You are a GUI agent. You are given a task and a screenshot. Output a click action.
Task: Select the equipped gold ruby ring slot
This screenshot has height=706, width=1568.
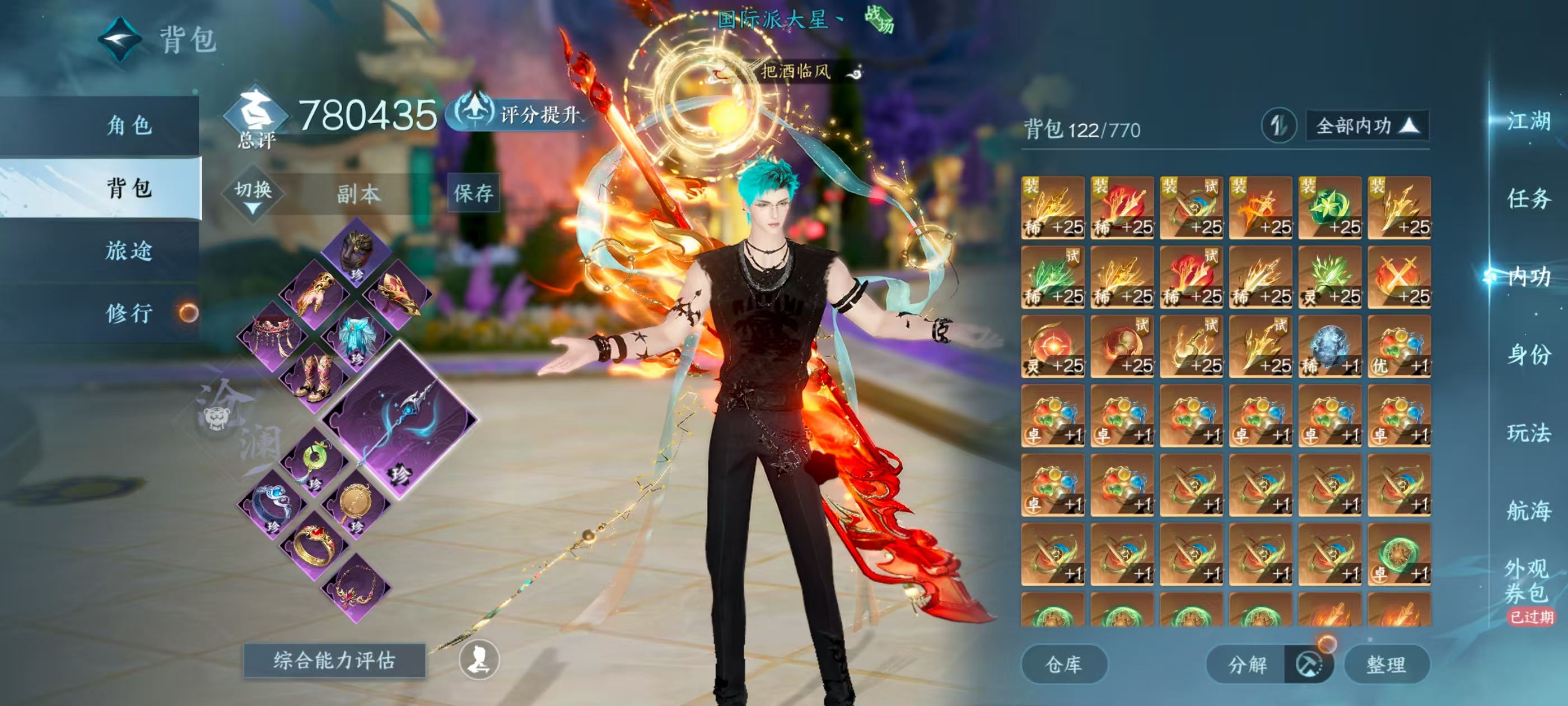(314, 544)
